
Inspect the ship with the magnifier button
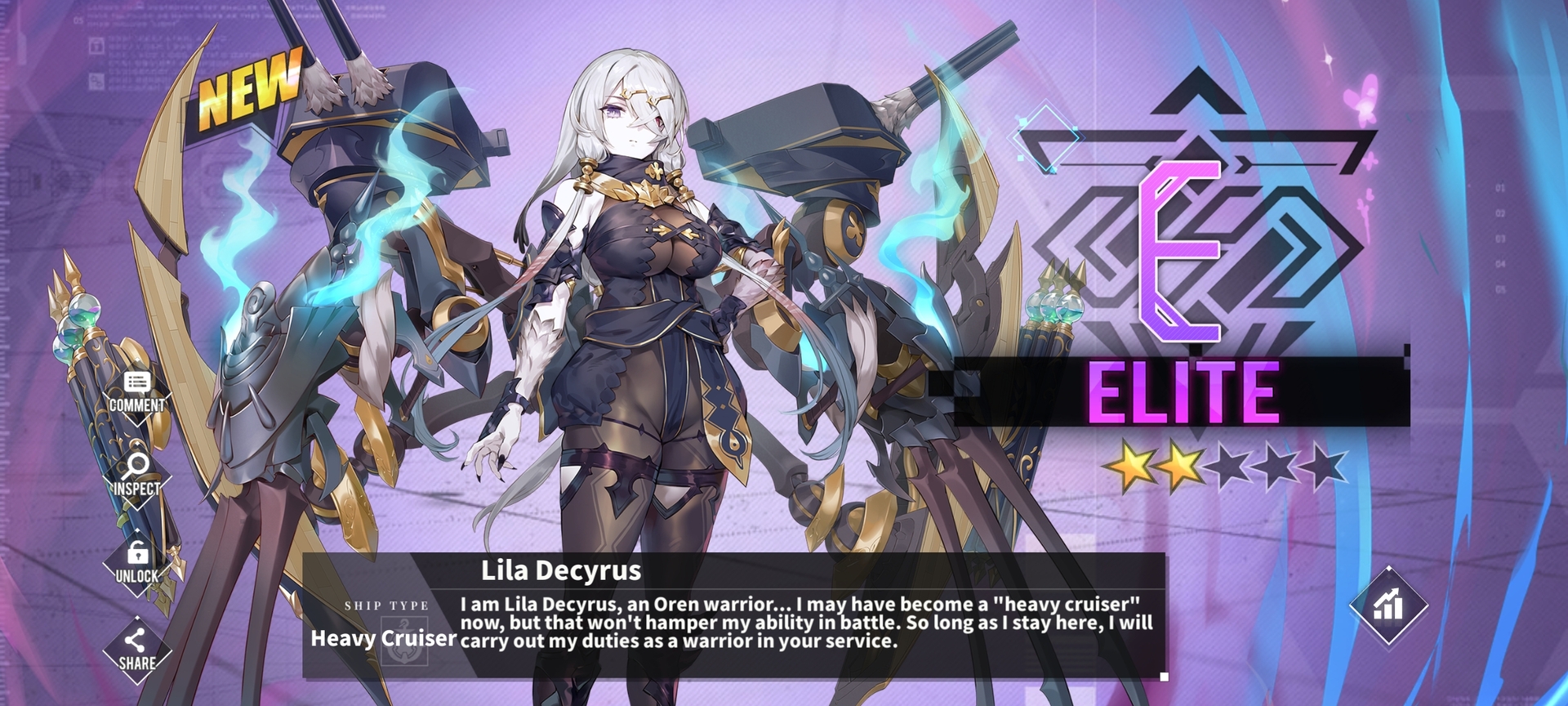[x=136, y=476]
